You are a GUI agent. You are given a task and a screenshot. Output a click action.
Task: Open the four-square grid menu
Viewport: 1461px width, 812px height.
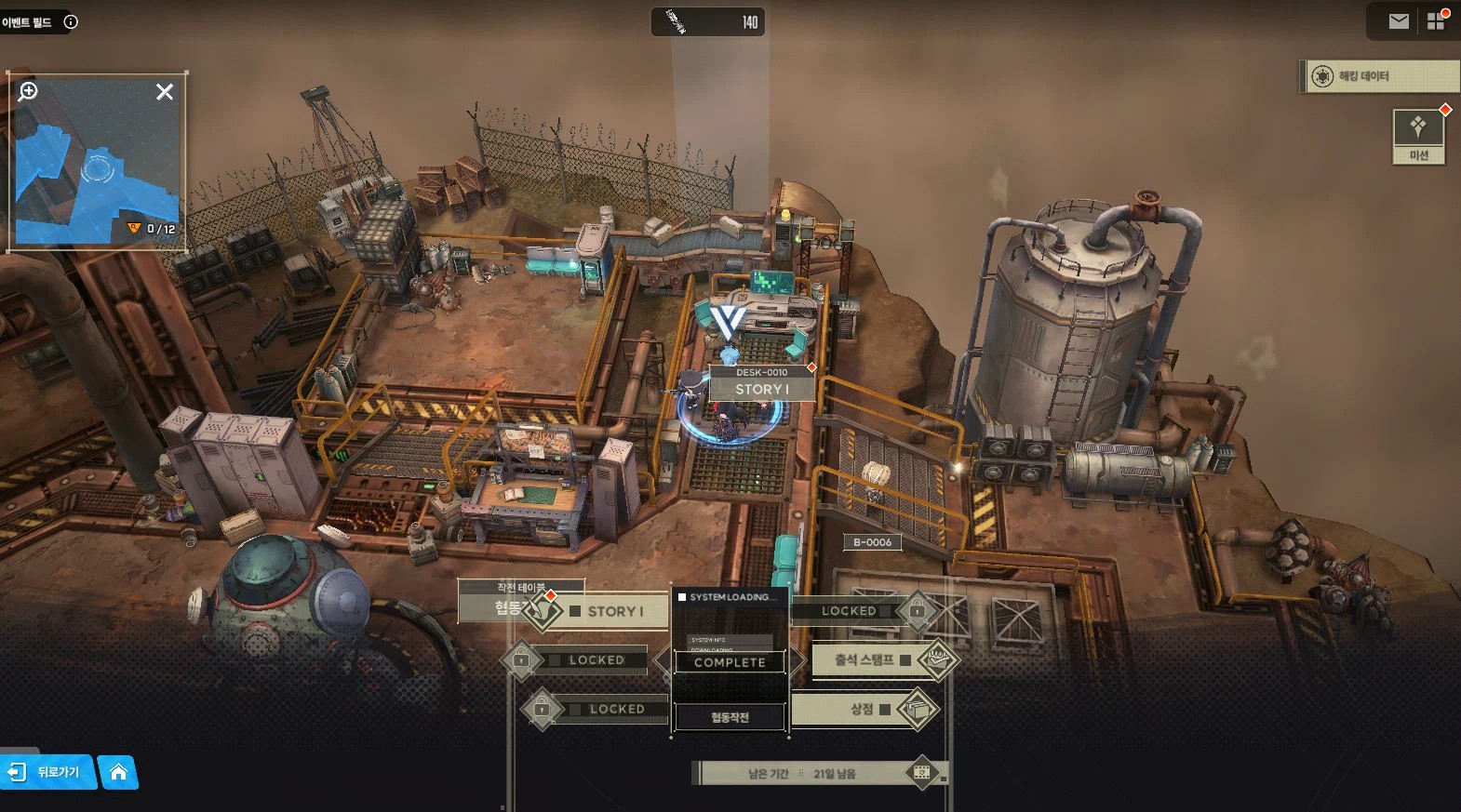1436,21
